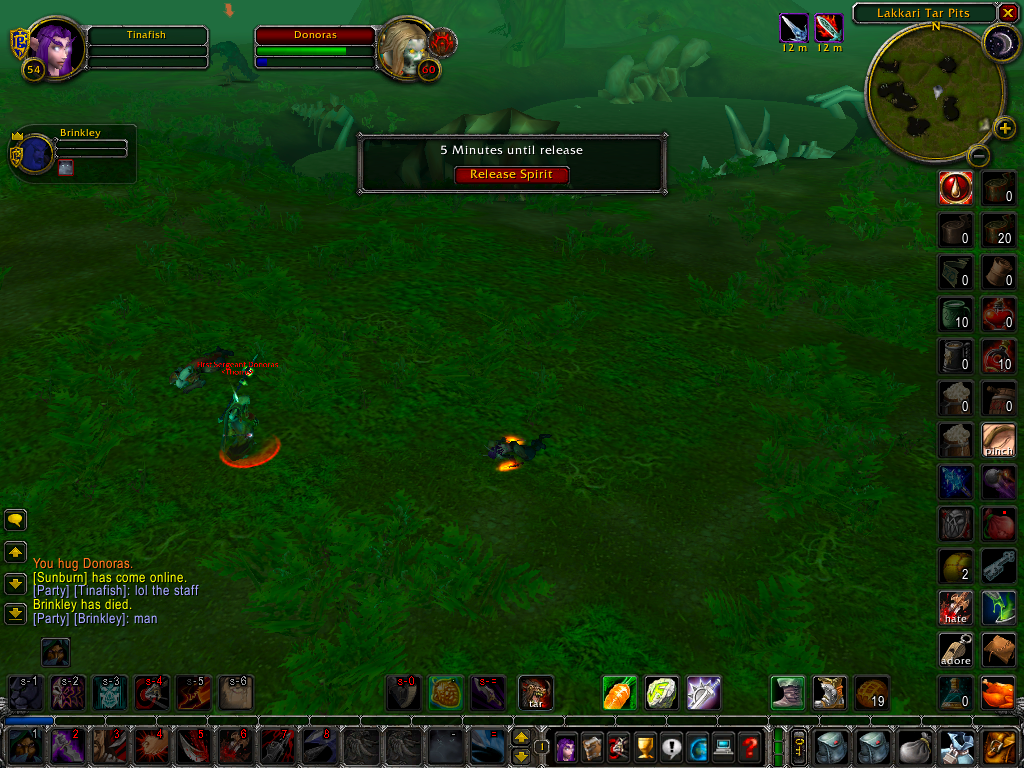Open the red question mark help button

click(x=750, y=747)
